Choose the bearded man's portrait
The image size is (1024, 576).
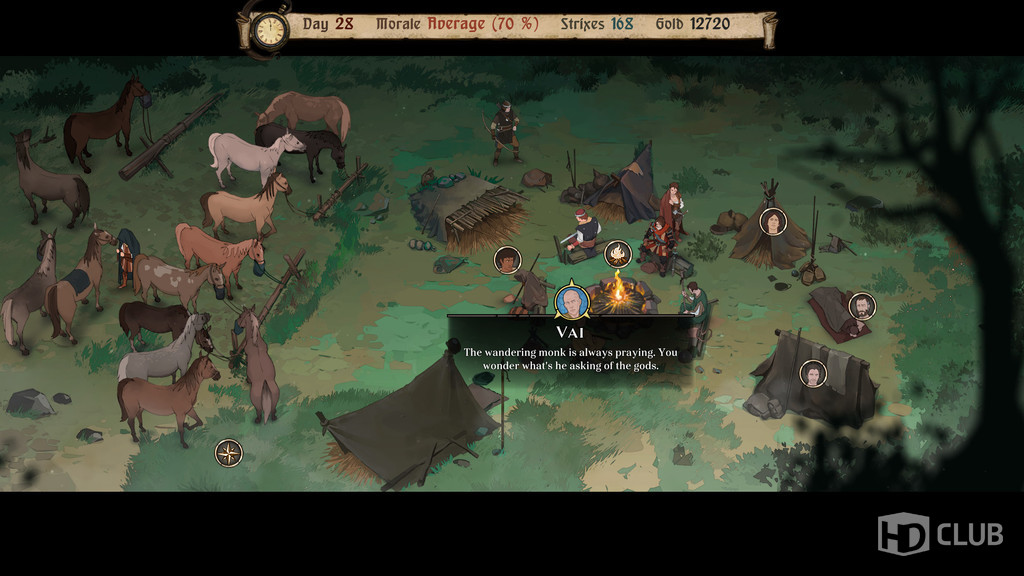coord(861,306)
